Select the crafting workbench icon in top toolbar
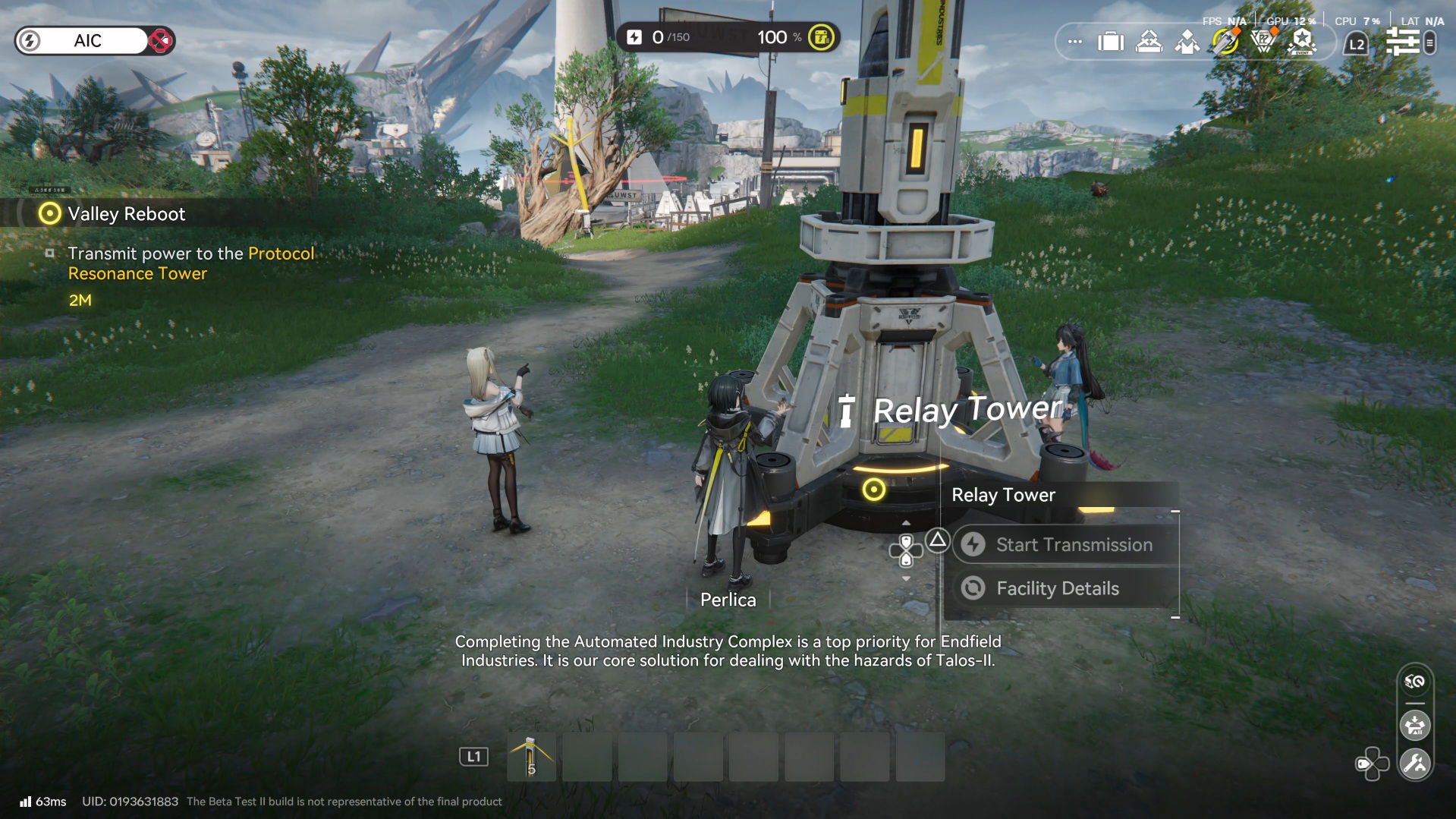Screen dimensions: 1456x819 (1148, 43)
